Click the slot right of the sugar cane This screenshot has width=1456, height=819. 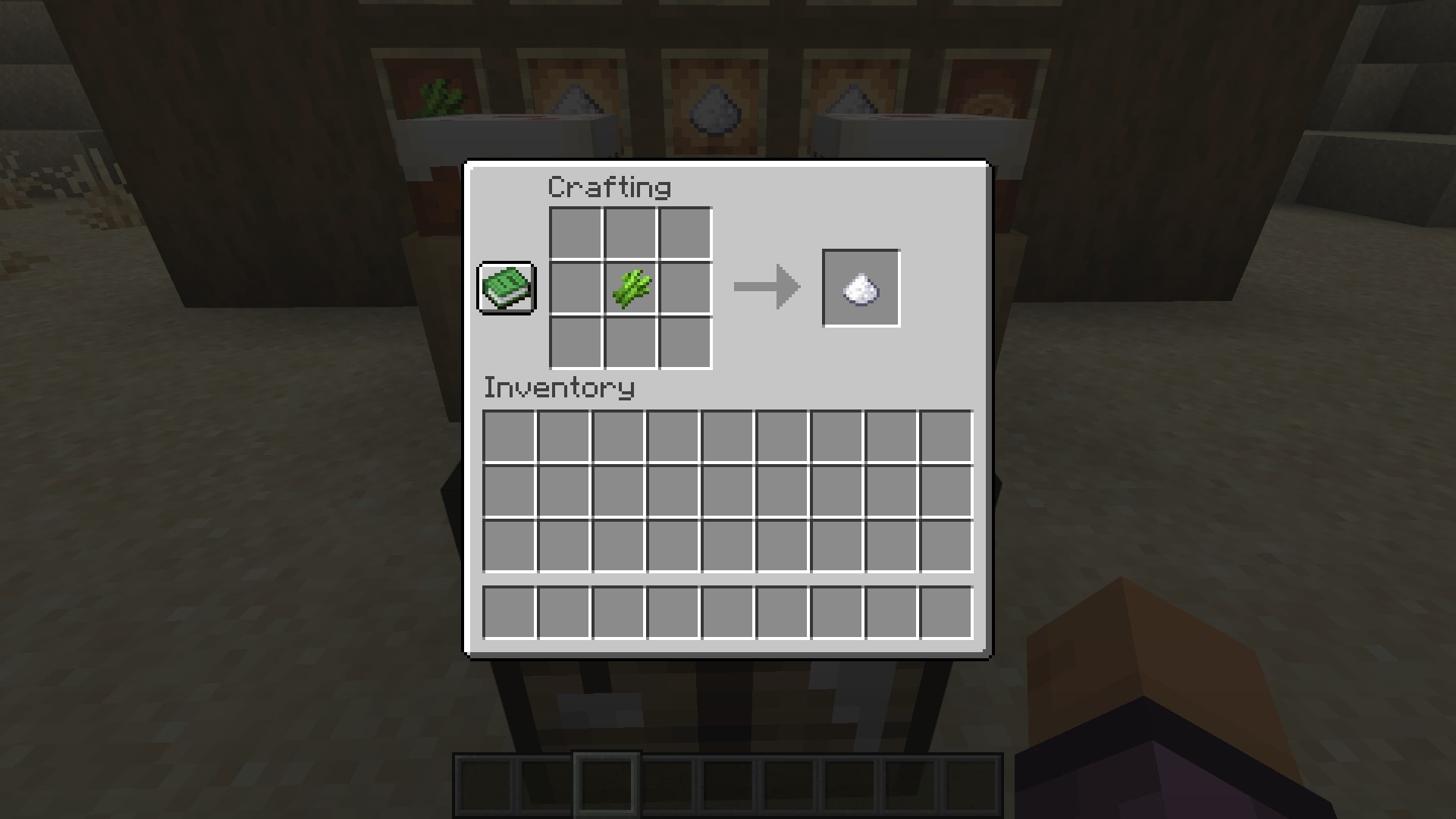[x=686, y=288]
